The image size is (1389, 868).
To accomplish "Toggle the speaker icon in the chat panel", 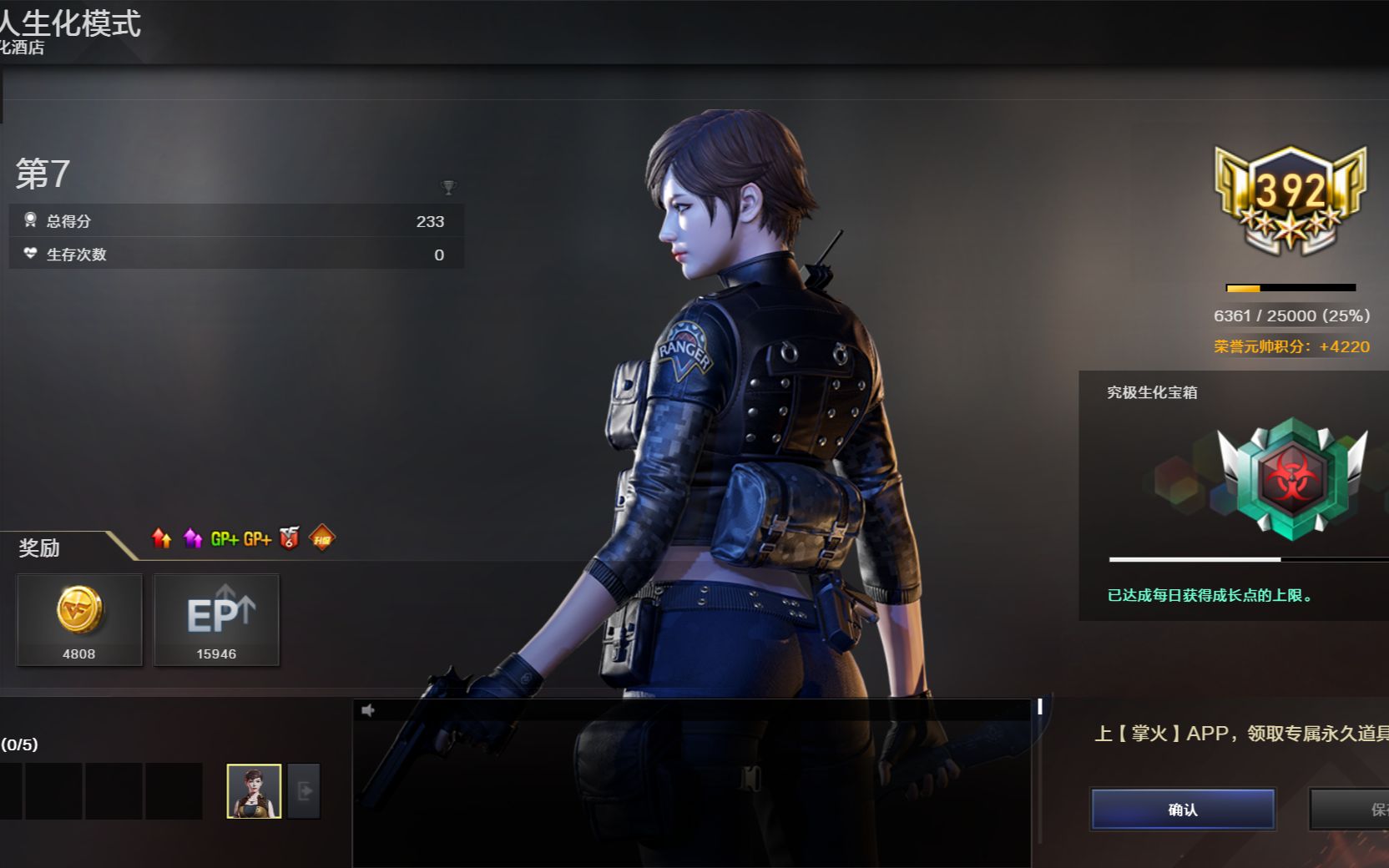I will pos(368,710).
